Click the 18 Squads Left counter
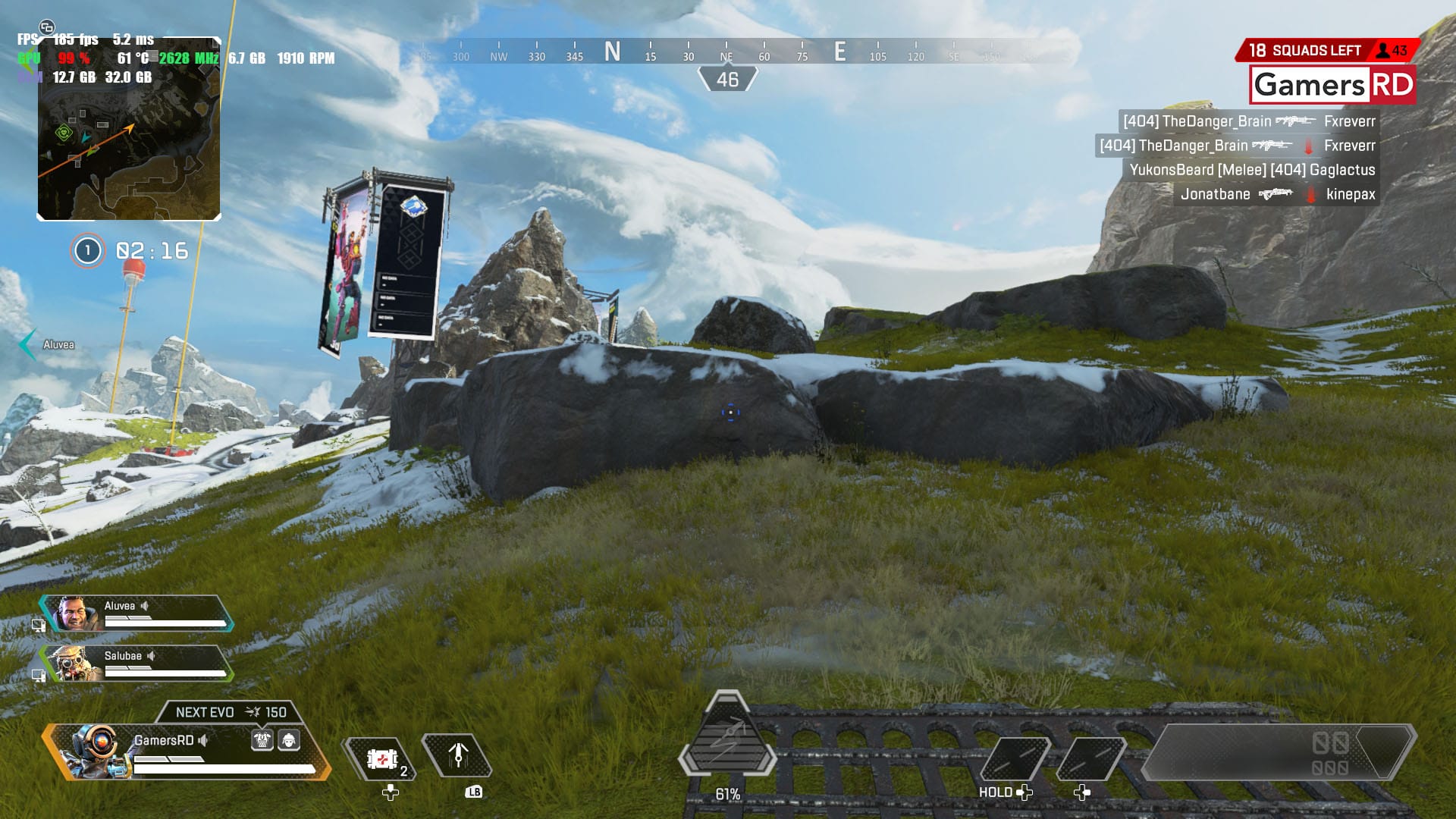 1304,51
